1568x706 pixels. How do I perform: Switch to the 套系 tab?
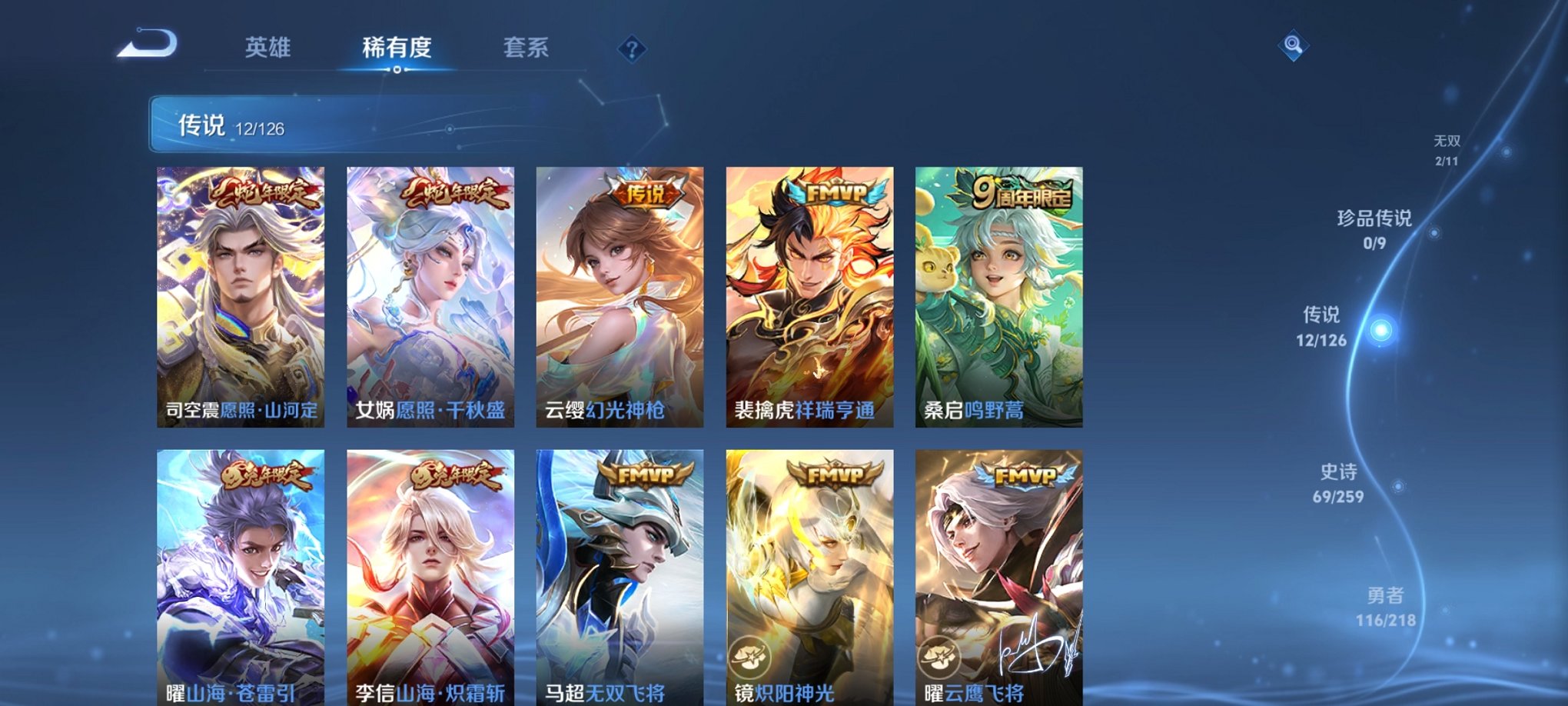528,48
